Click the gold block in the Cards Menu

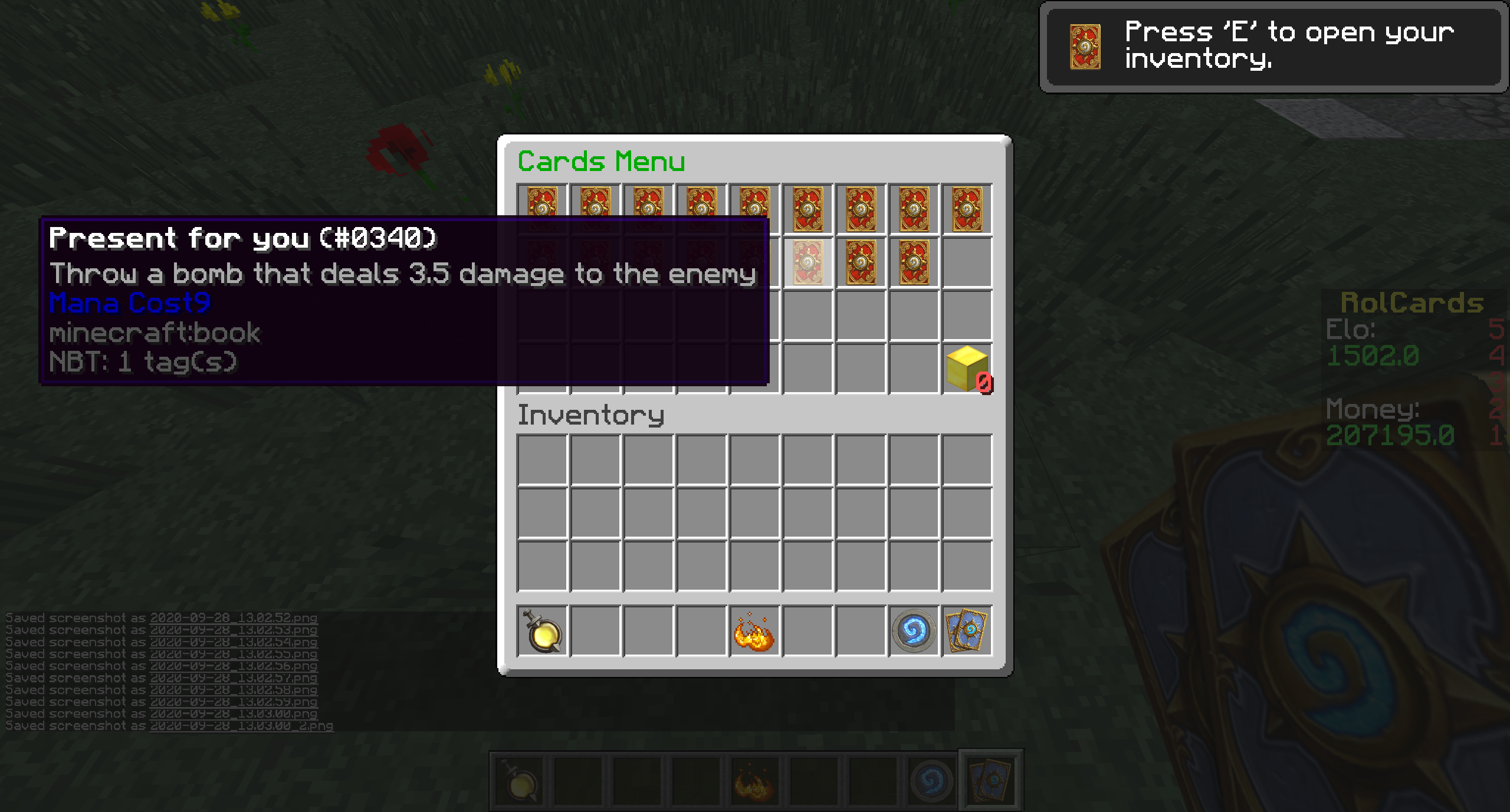(966, 369)
